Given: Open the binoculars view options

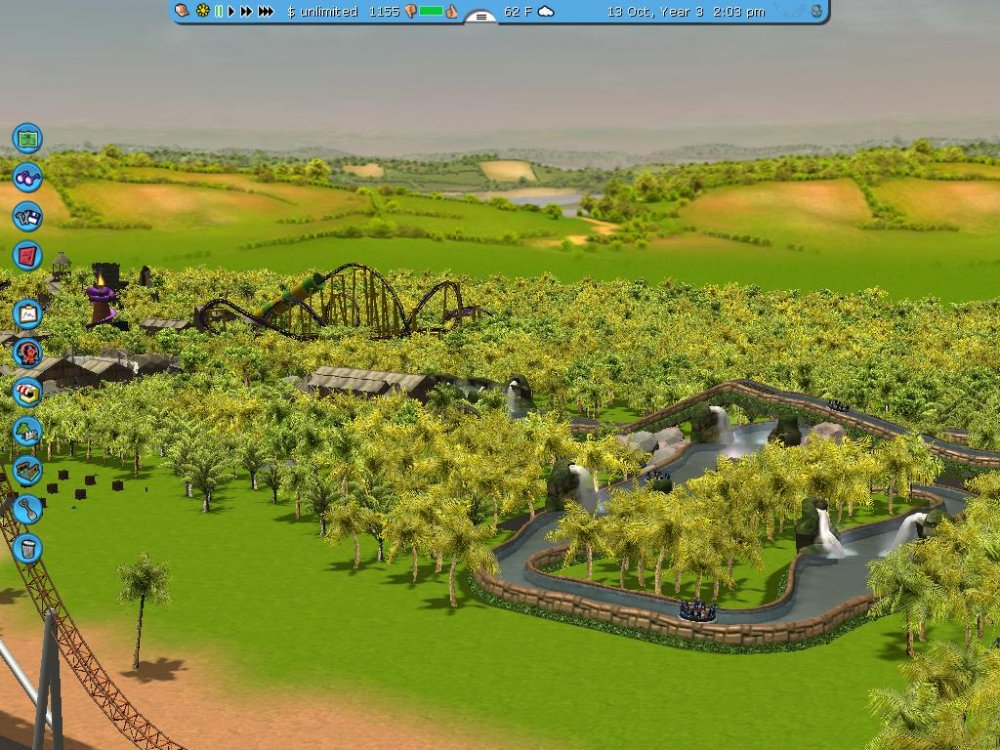Looking at the screenshot, I should pyautogui.click(x=27, y=177).
